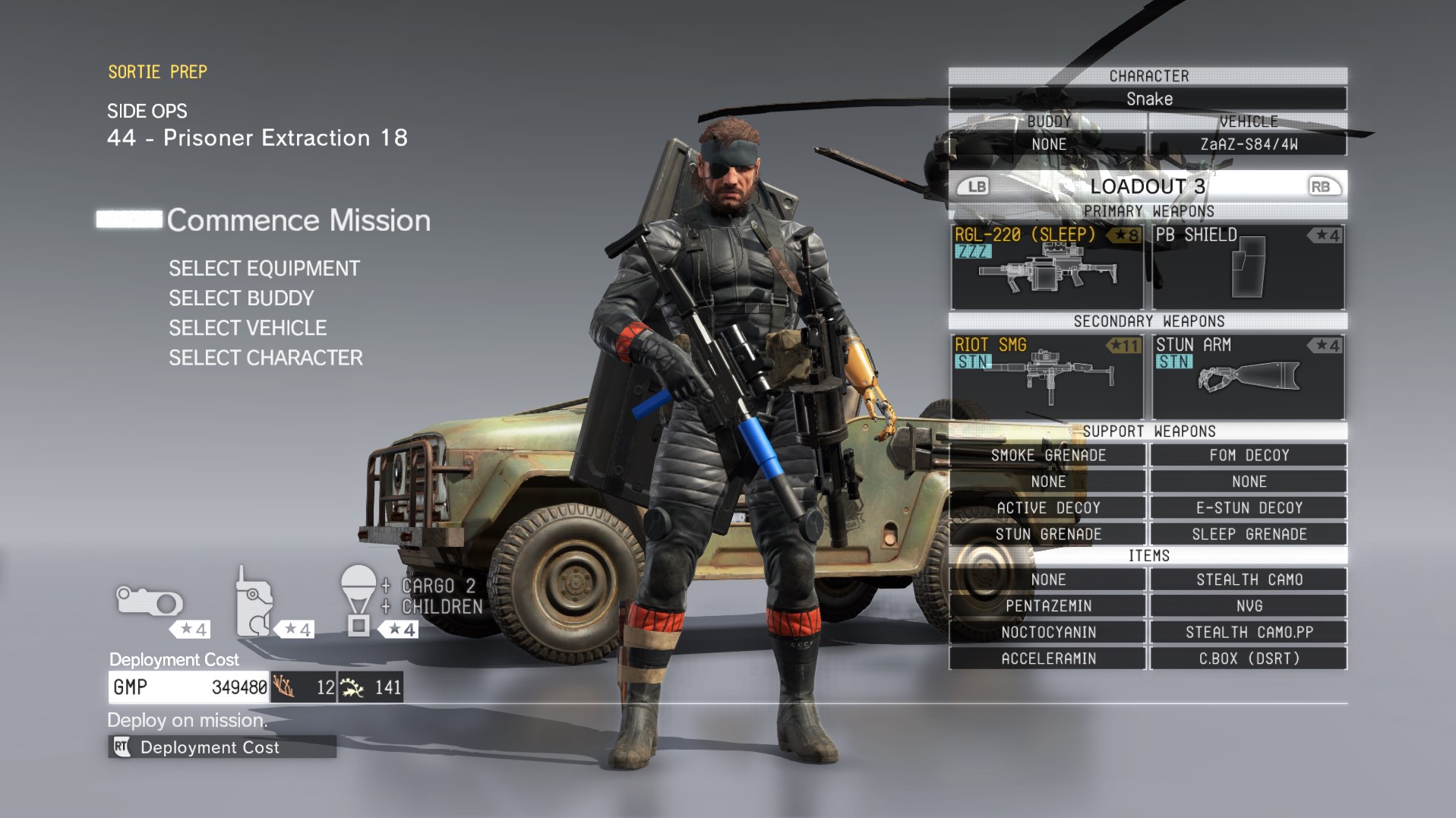Open the Select Equipment menu
The height and width of the screenshot is (818, 1456).
pos(264,268)
